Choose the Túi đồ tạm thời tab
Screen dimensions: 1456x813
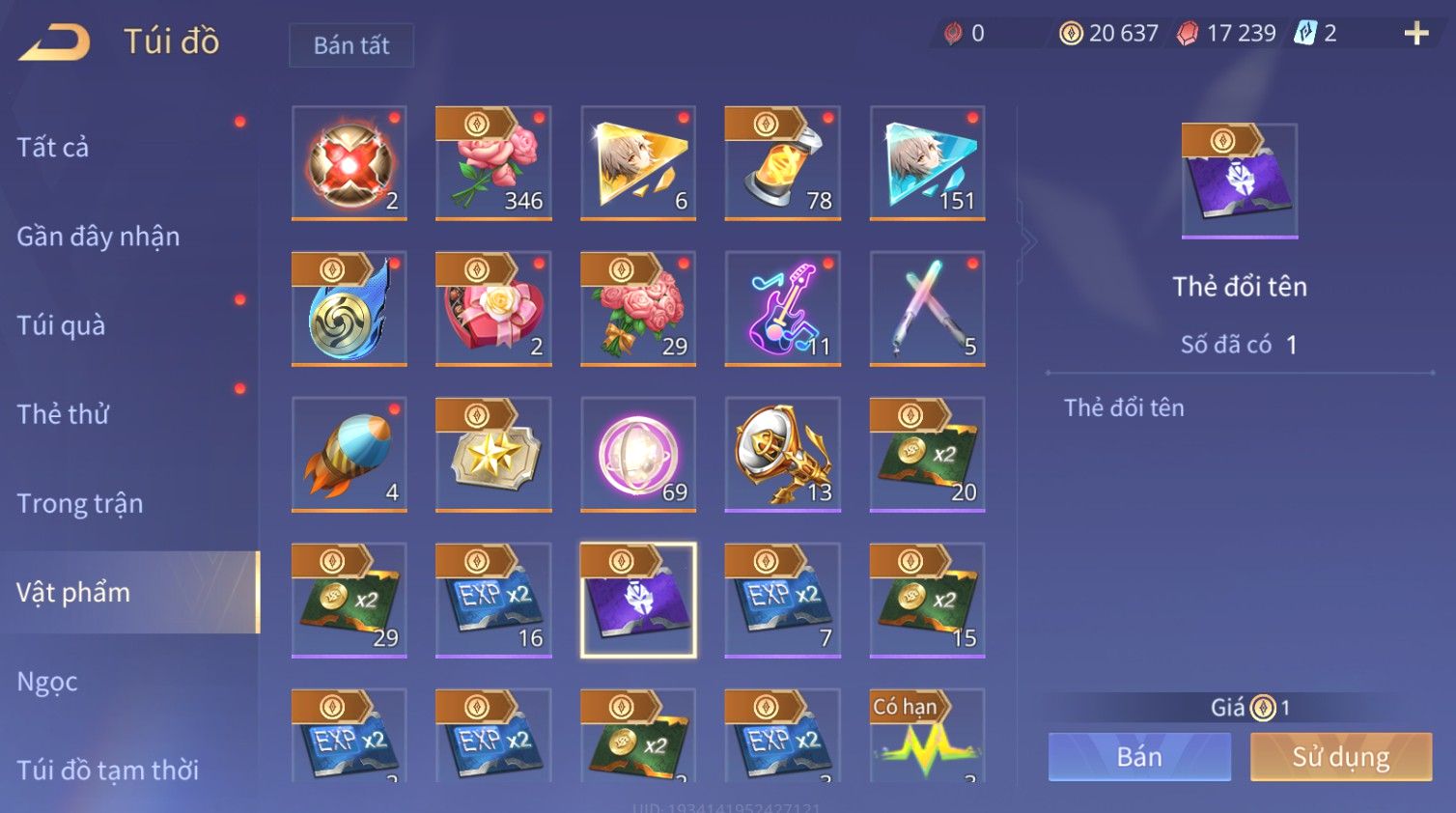click(107, 770)
